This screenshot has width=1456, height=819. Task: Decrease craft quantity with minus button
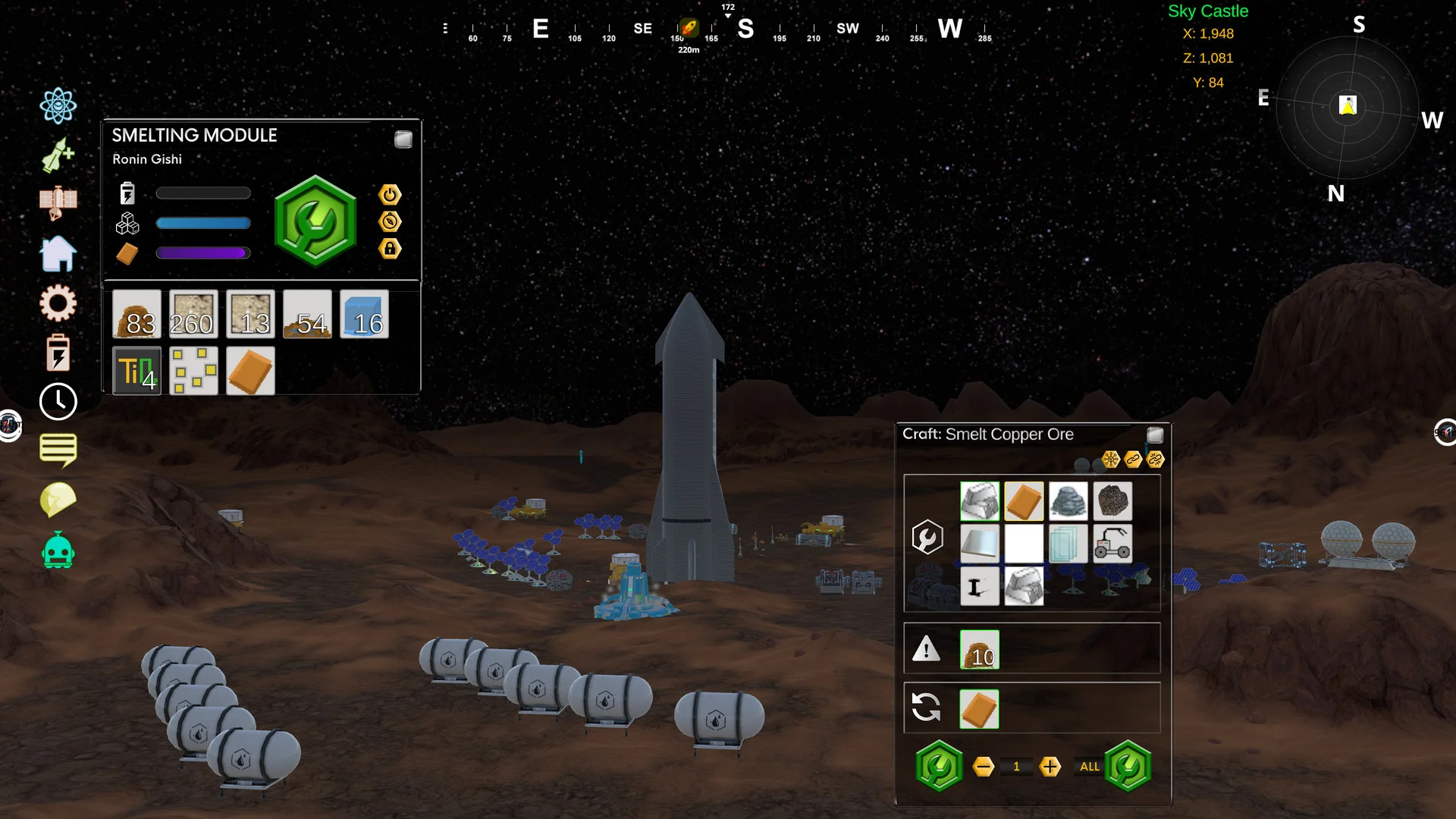click(984, 767)
